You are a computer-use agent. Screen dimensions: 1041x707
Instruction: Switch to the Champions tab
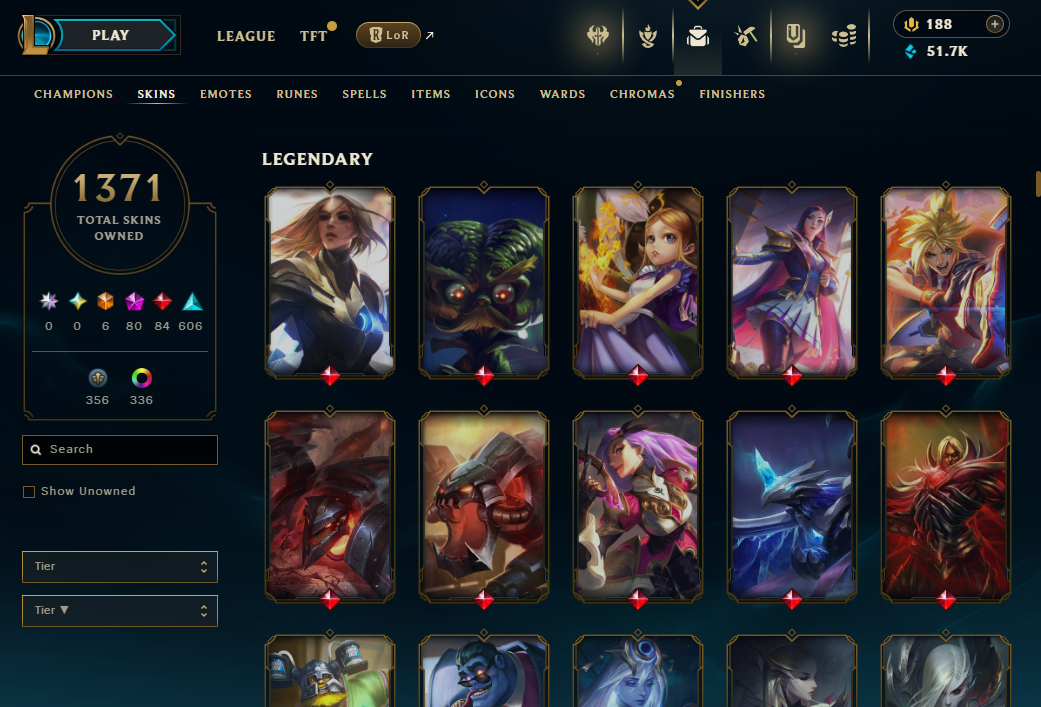pos(73,94)
